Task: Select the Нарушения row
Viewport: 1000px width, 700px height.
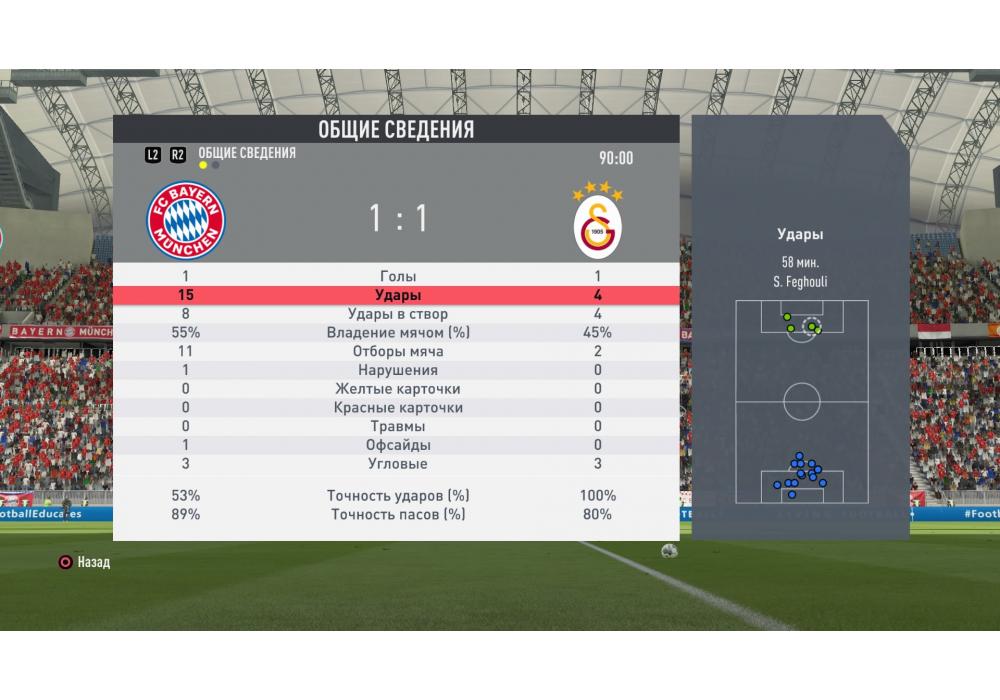Action: (397, 370)
